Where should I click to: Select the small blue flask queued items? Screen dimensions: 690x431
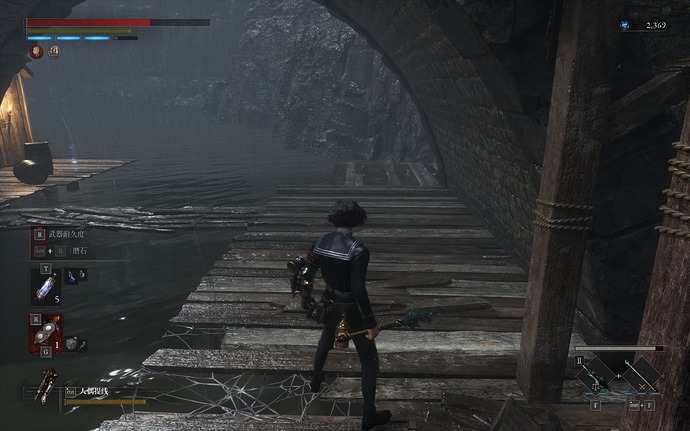click(x=75, y=275)
